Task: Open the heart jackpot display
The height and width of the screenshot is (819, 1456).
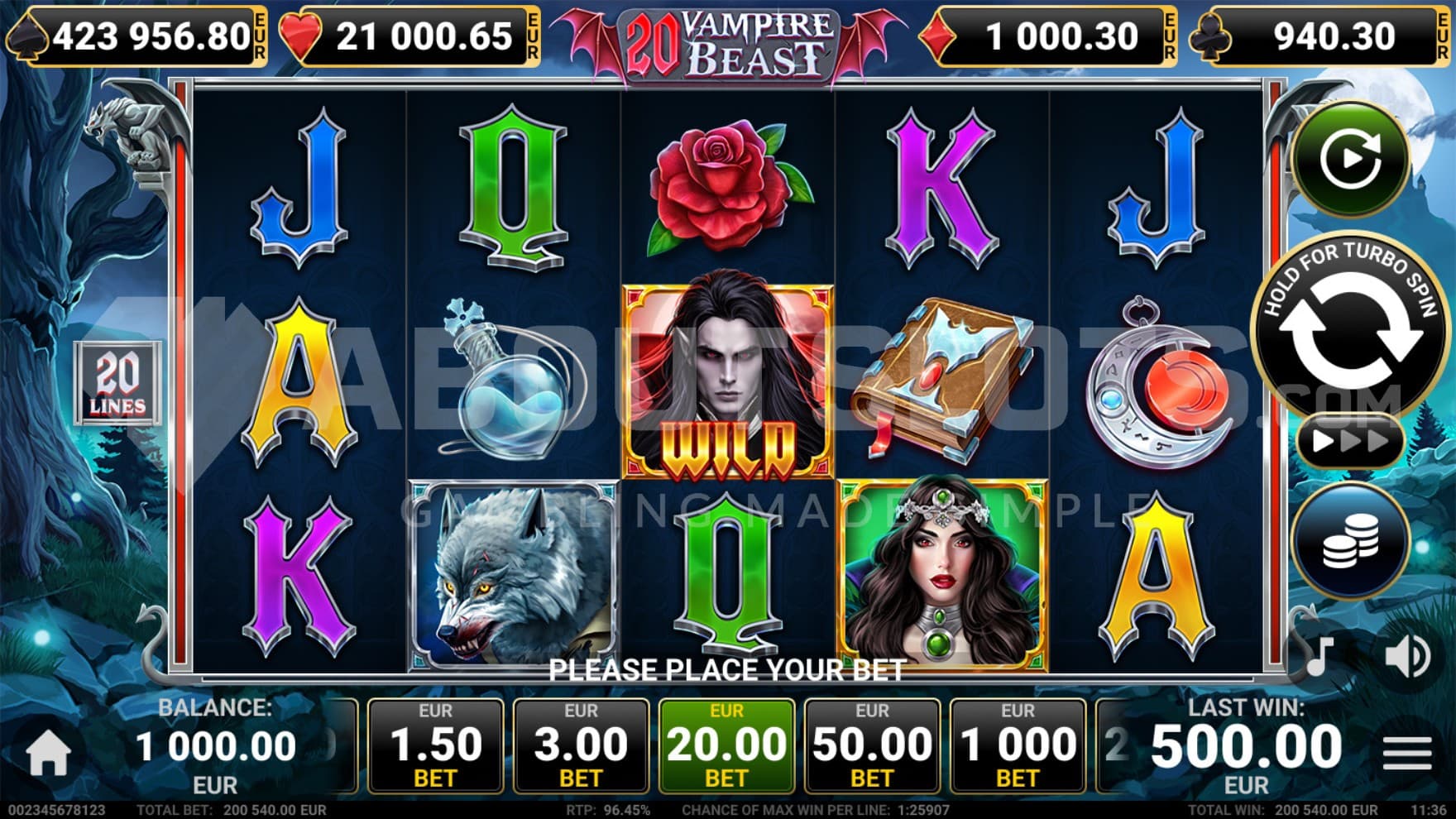Action: 410,36
